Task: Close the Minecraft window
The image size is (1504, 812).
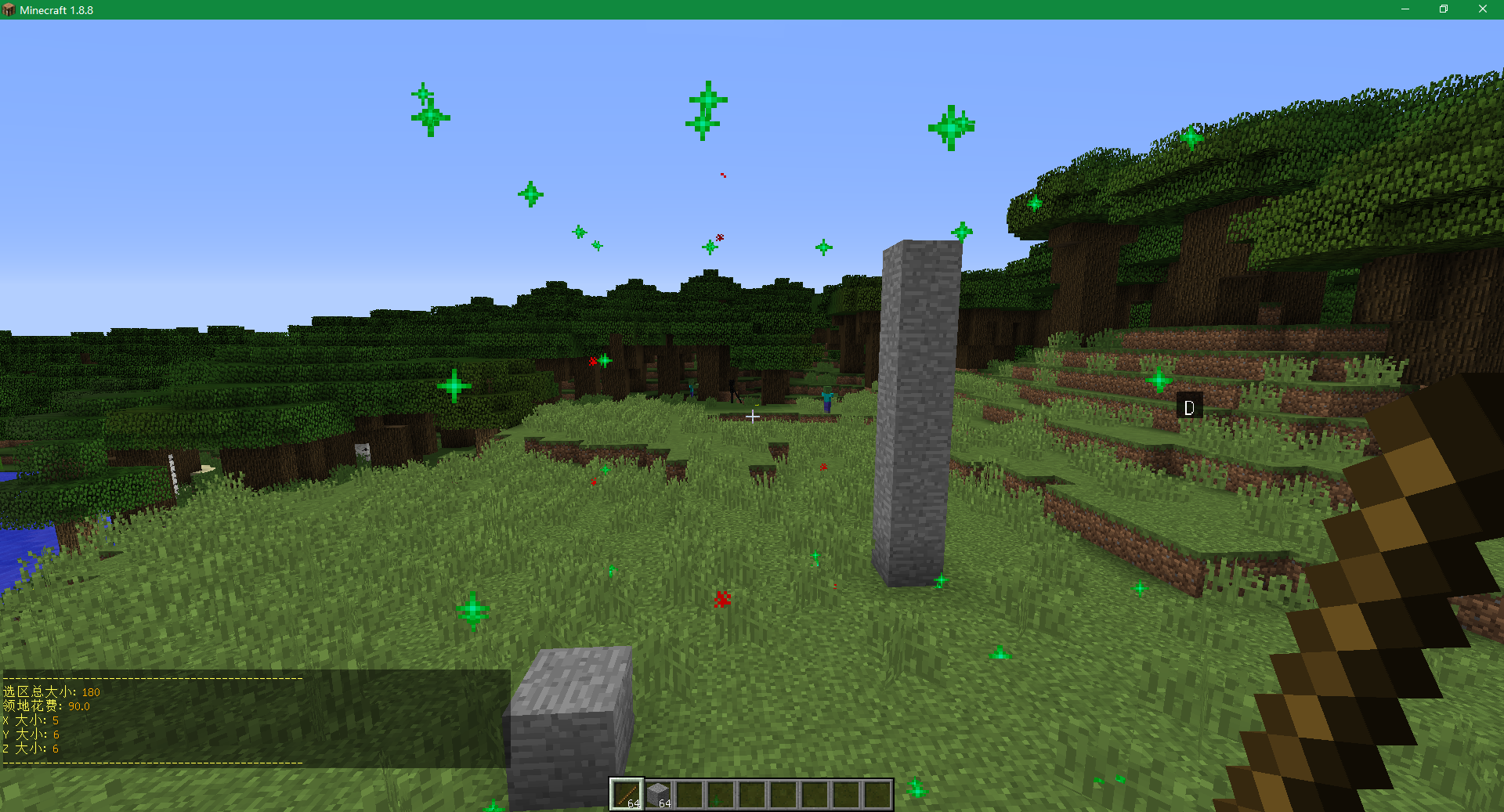Action: tap(1482, 9)
